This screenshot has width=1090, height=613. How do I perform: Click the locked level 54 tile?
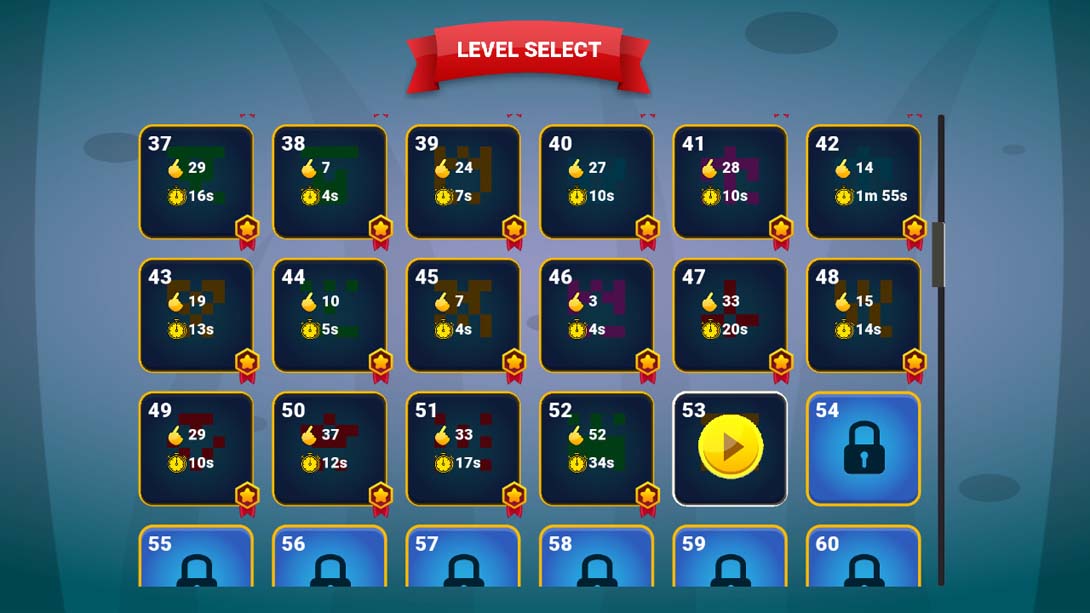[863, 449]
